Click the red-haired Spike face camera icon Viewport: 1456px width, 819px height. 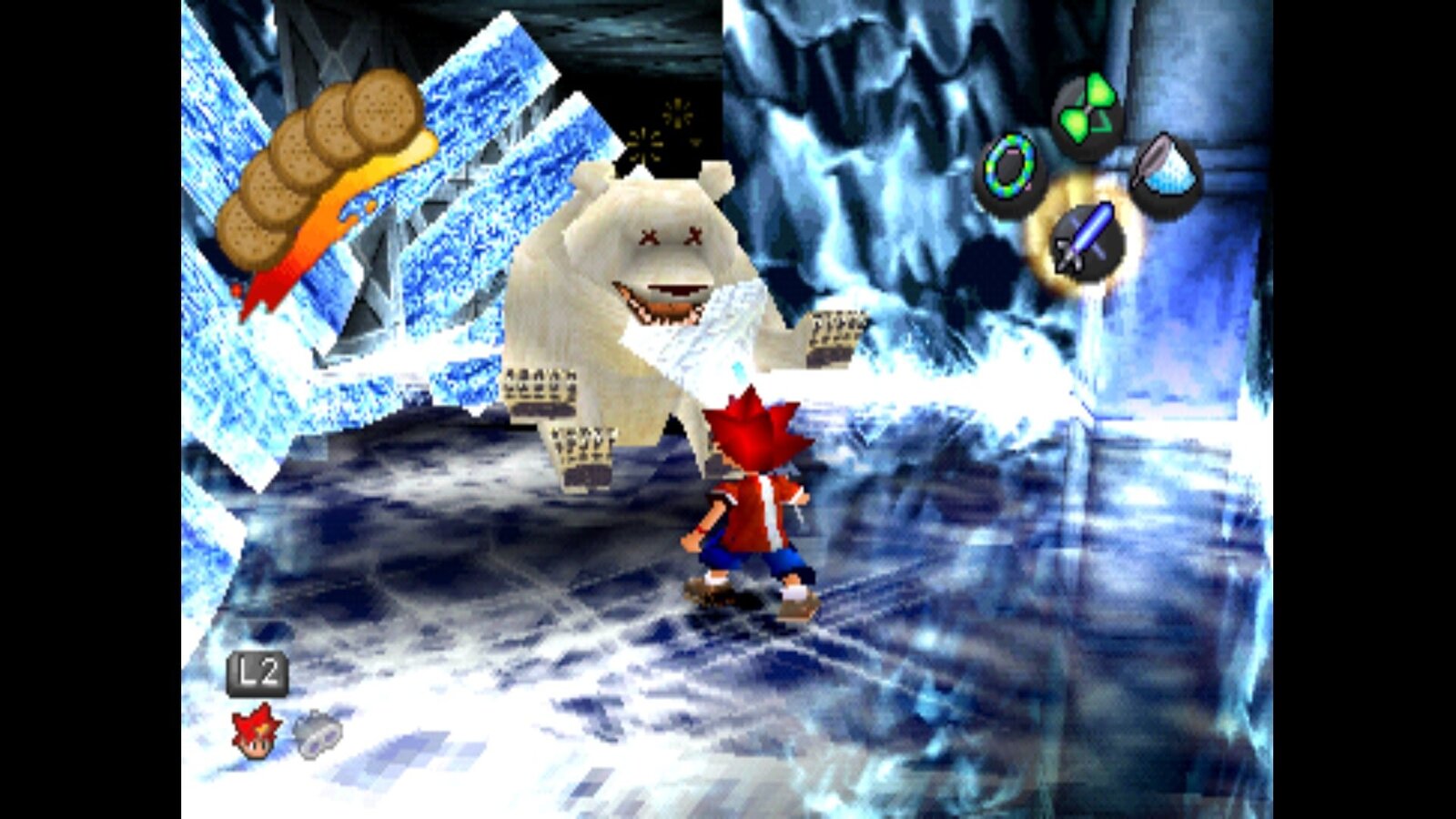tap(256, 731)
